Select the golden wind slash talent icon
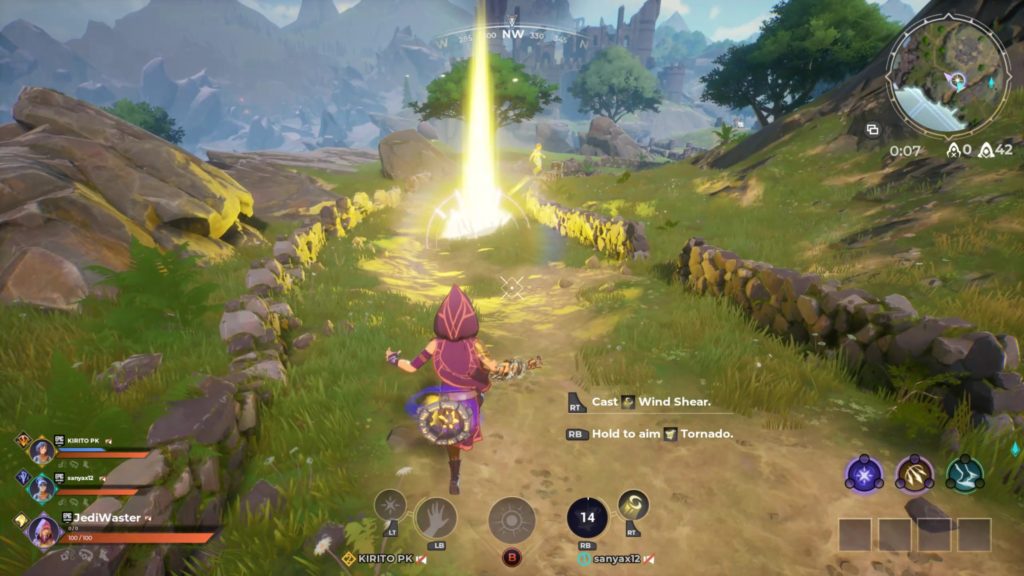 click(x=914, y=473)
